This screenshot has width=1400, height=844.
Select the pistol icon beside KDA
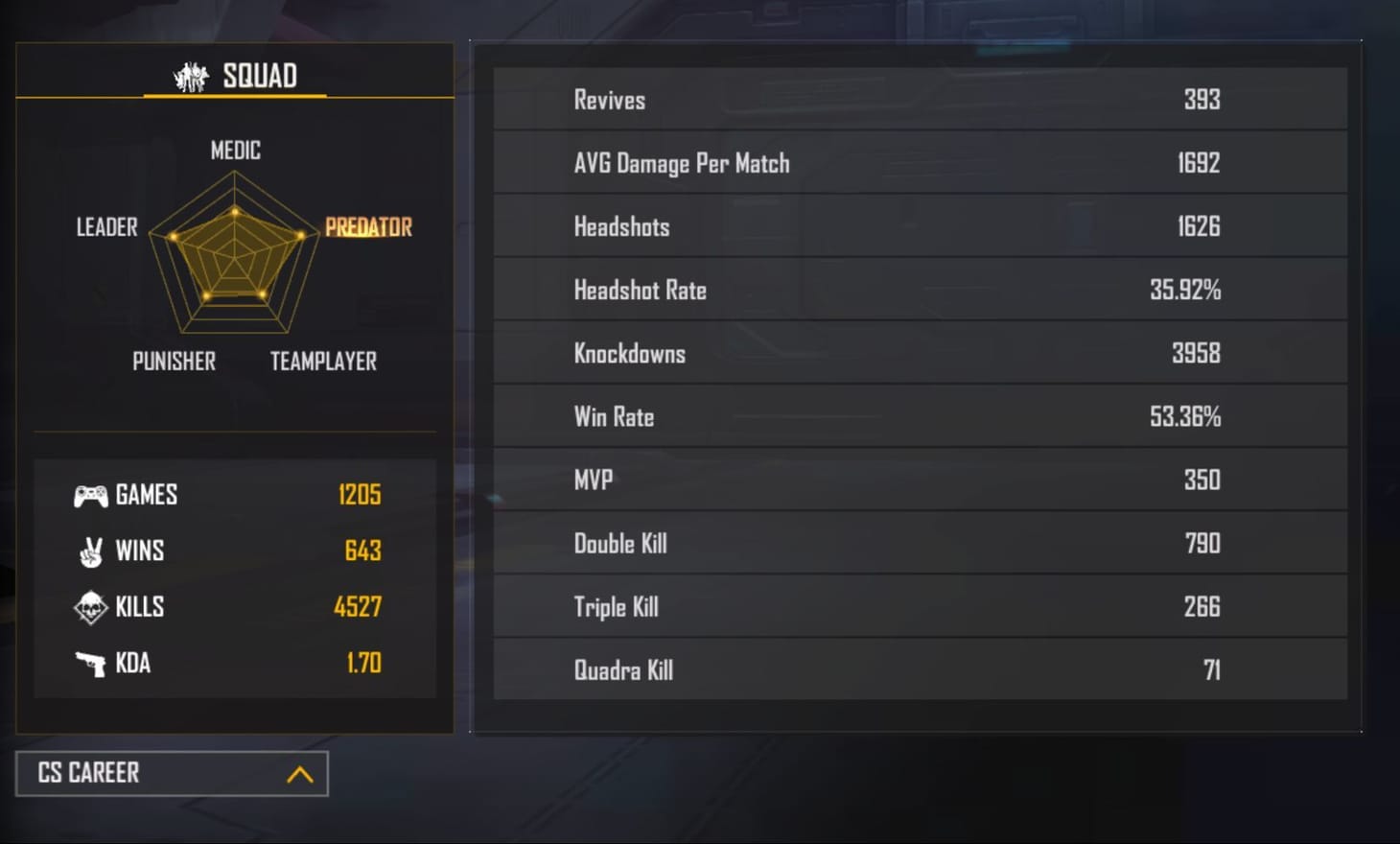pos(89,663)
